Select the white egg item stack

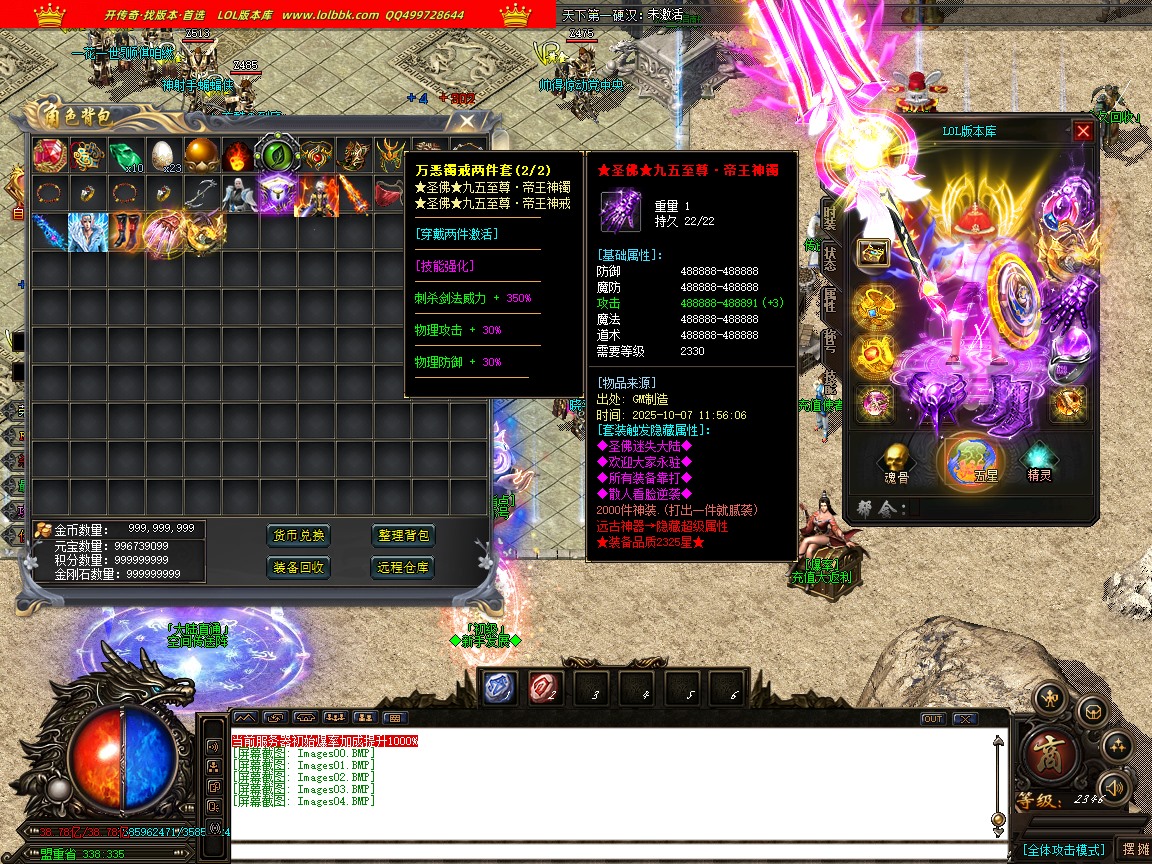point(162,156)
